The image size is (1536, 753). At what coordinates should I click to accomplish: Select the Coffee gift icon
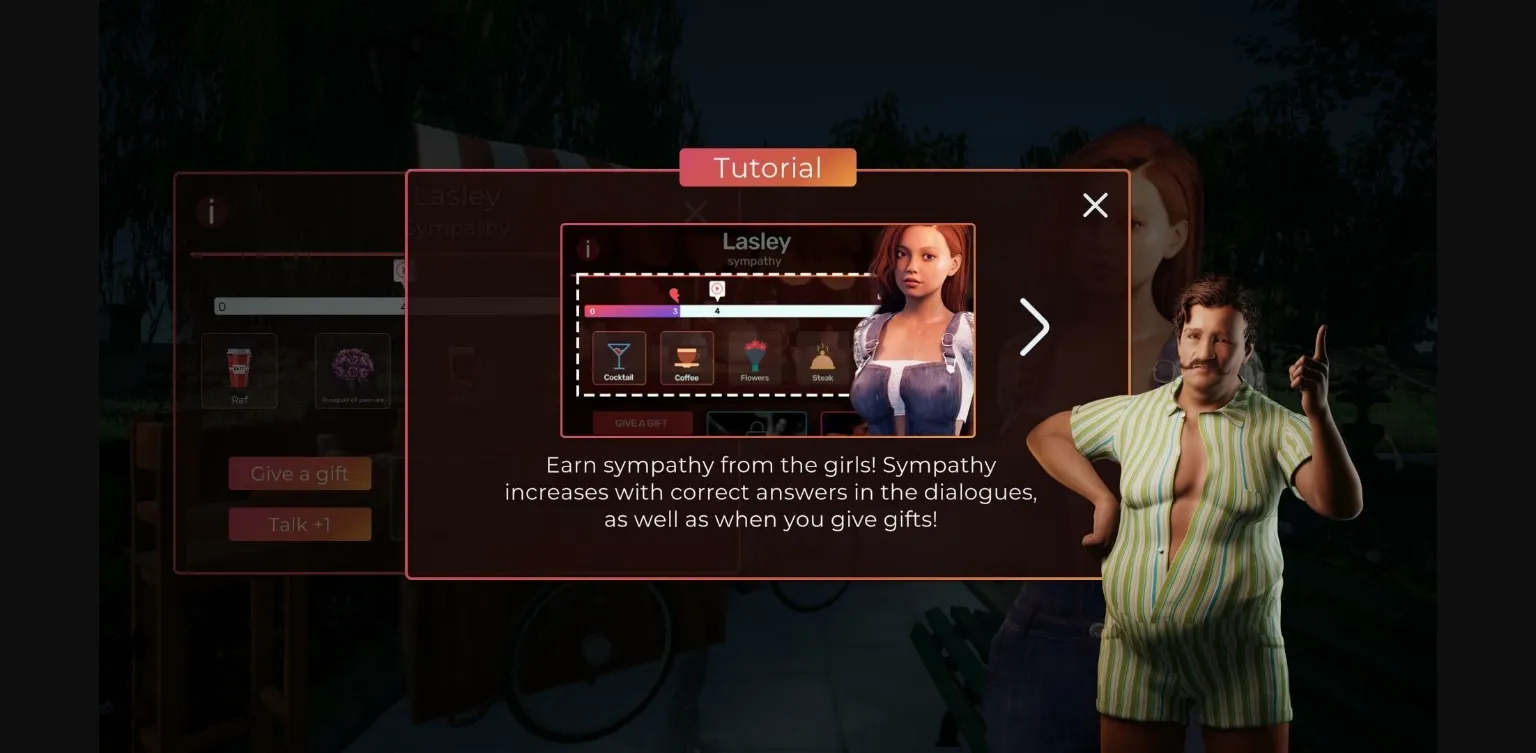coord(687,358)
